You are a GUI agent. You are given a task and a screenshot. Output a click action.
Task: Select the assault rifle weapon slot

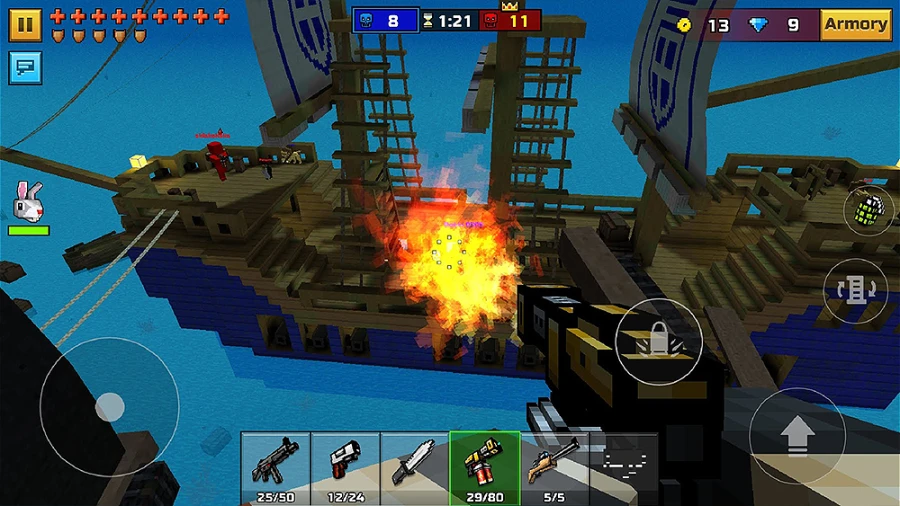275,465
